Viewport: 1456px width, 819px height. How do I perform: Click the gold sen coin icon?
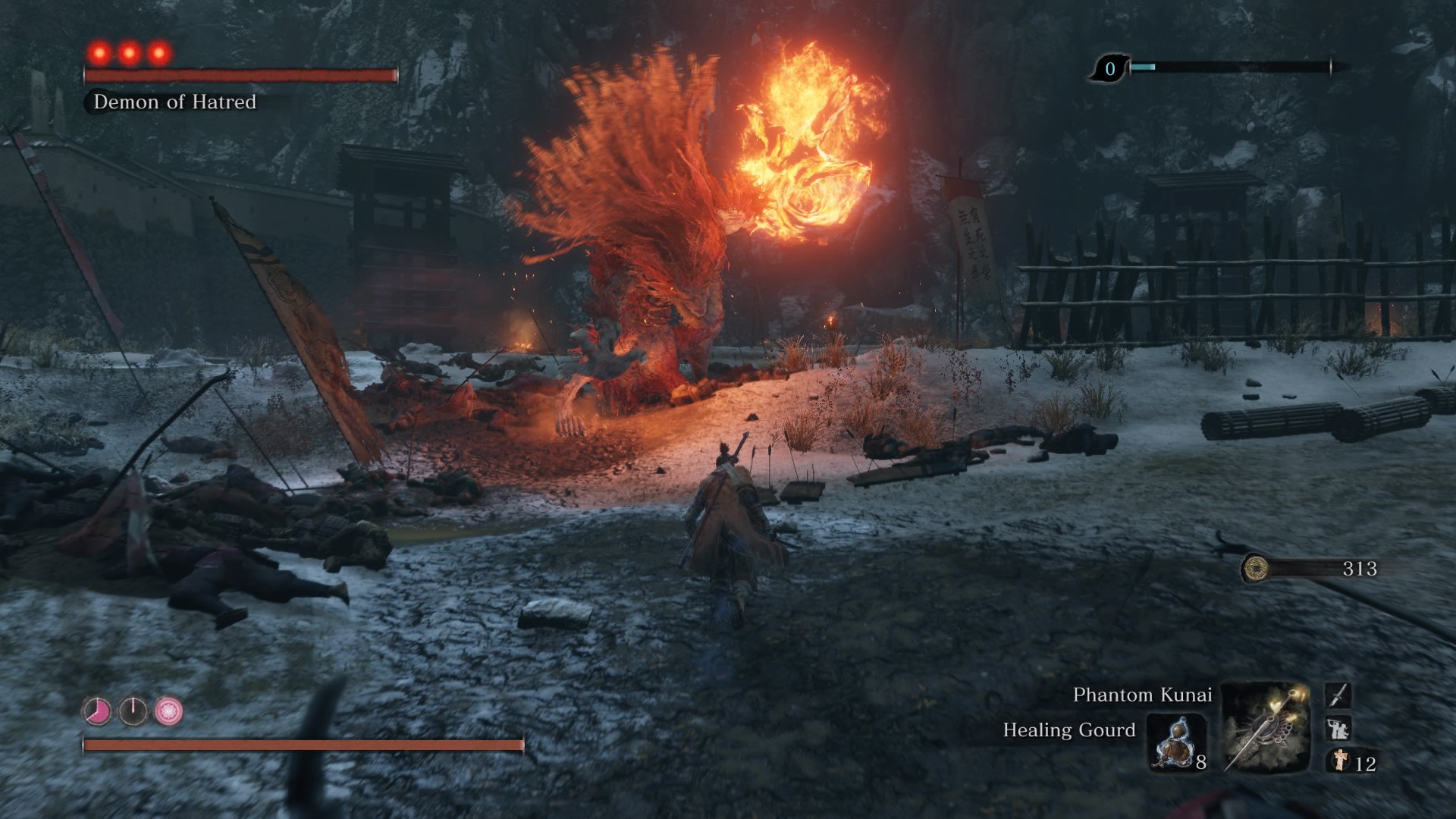[x=1256, y=568]
